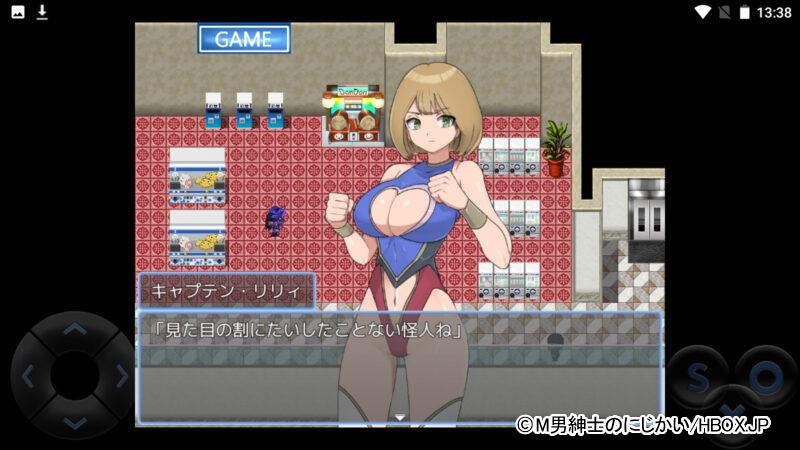Click Captain Lily's dialogue message box
The height and width of the screenshot is (450, 800).
(400, 366)
